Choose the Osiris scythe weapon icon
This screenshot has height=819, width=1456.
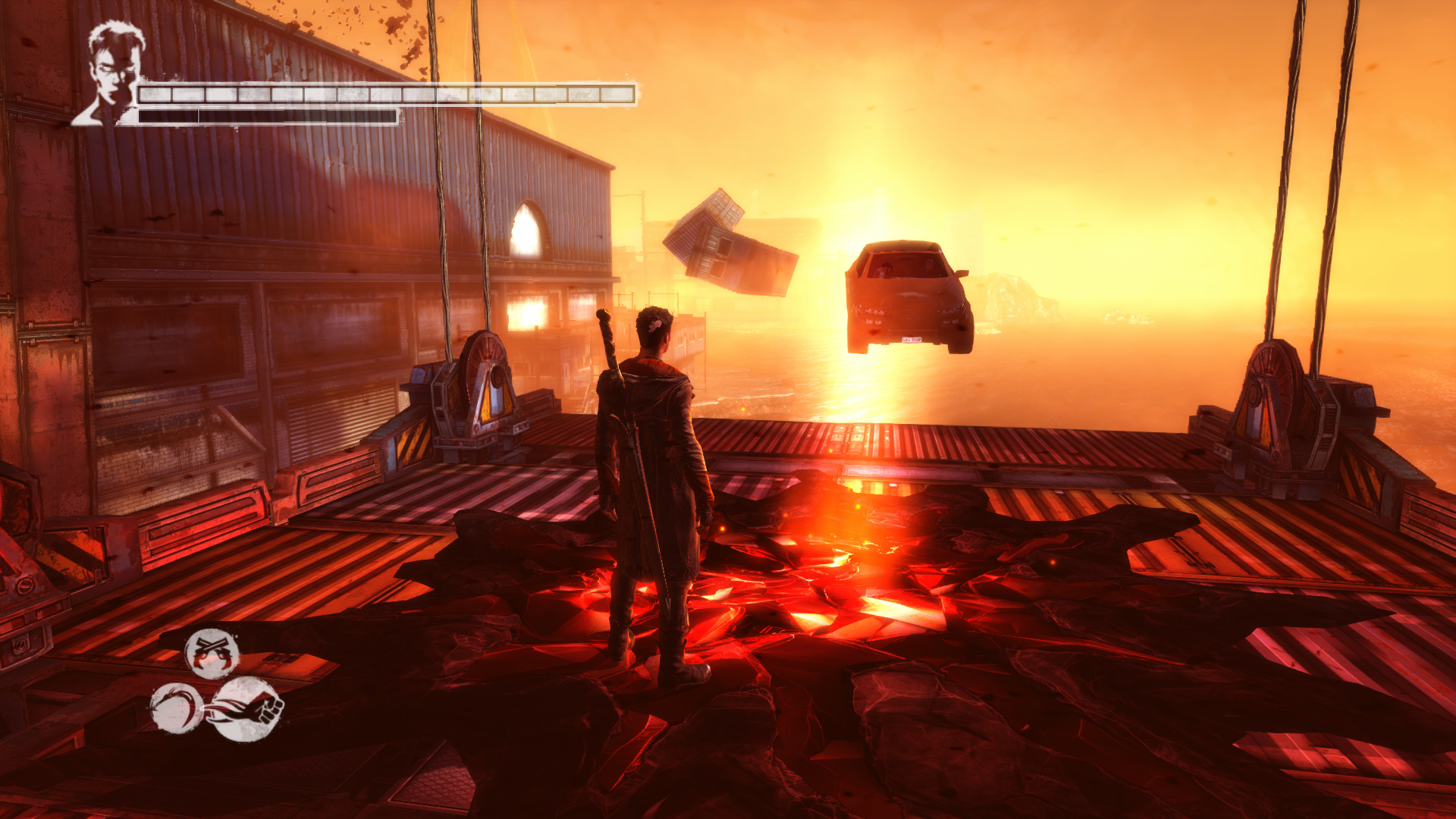(175, 708)
